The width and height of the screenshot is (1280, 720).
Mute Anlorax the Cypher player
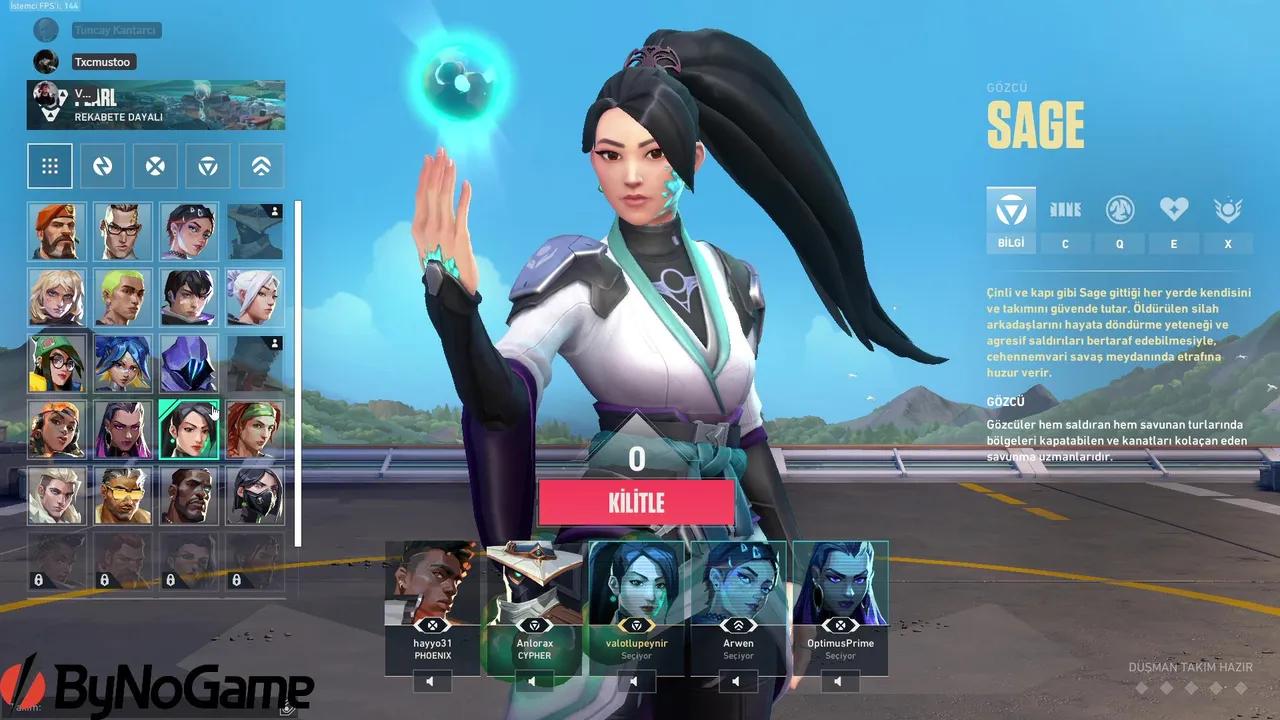(x=532, y=682)
